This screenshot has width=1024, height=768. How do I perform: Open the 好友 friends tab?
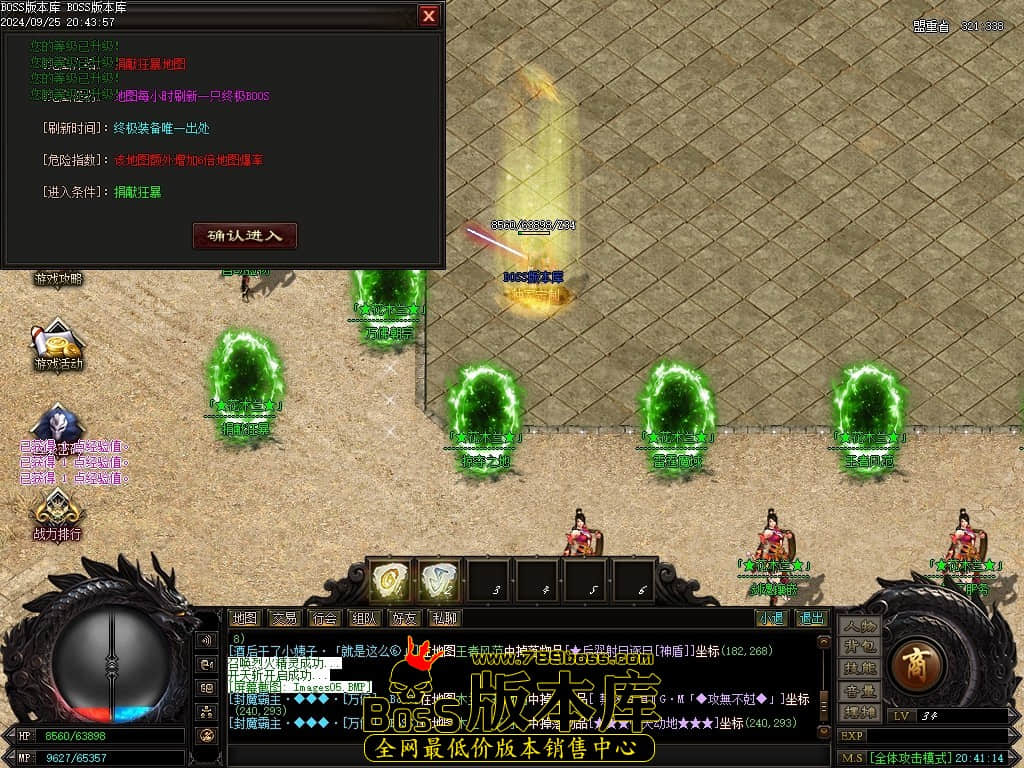tap(405, 618)
